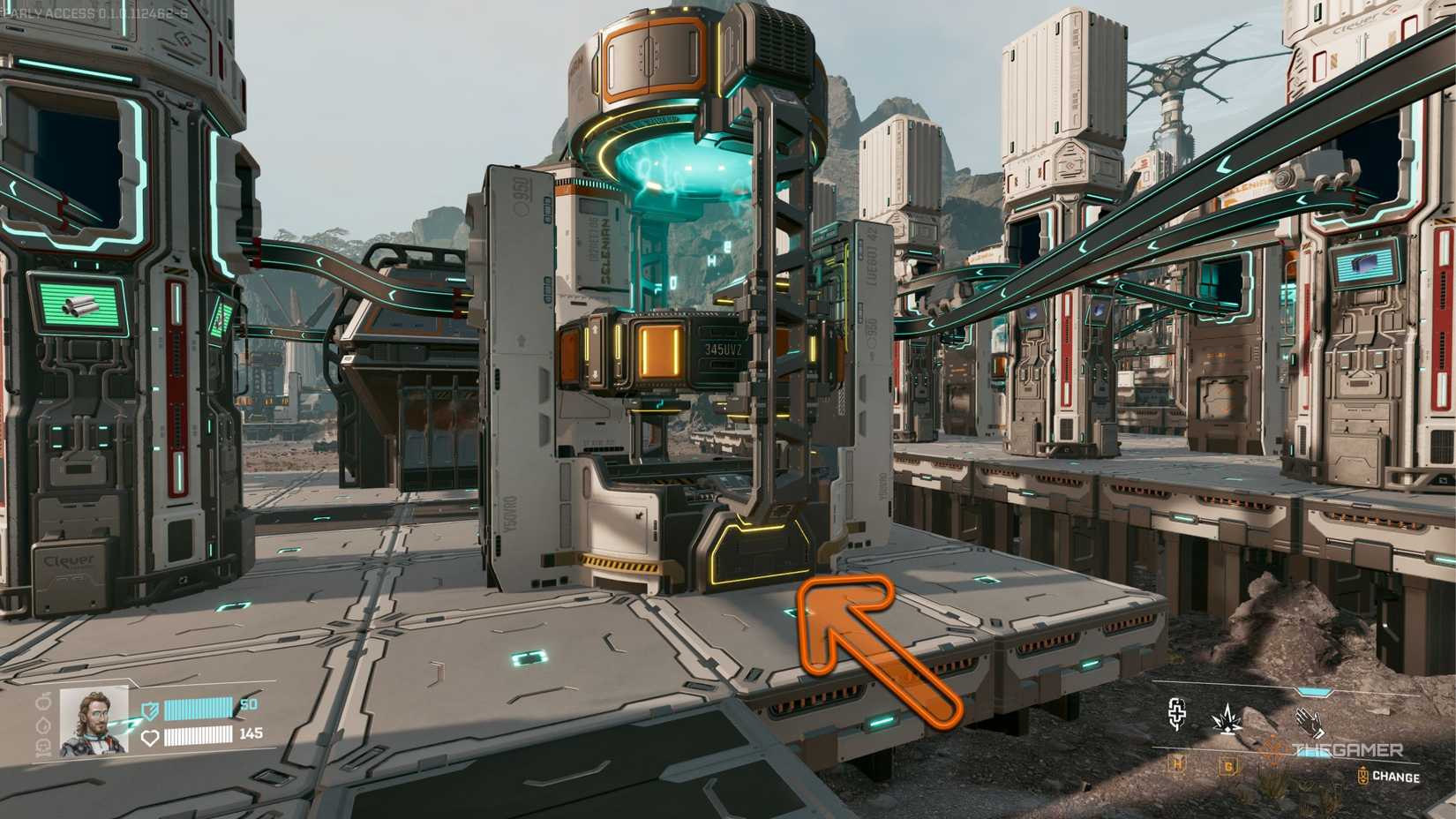Click the CHANGE action label
This screenshot has height=819, width=1456.
(x=1399, y=775)
